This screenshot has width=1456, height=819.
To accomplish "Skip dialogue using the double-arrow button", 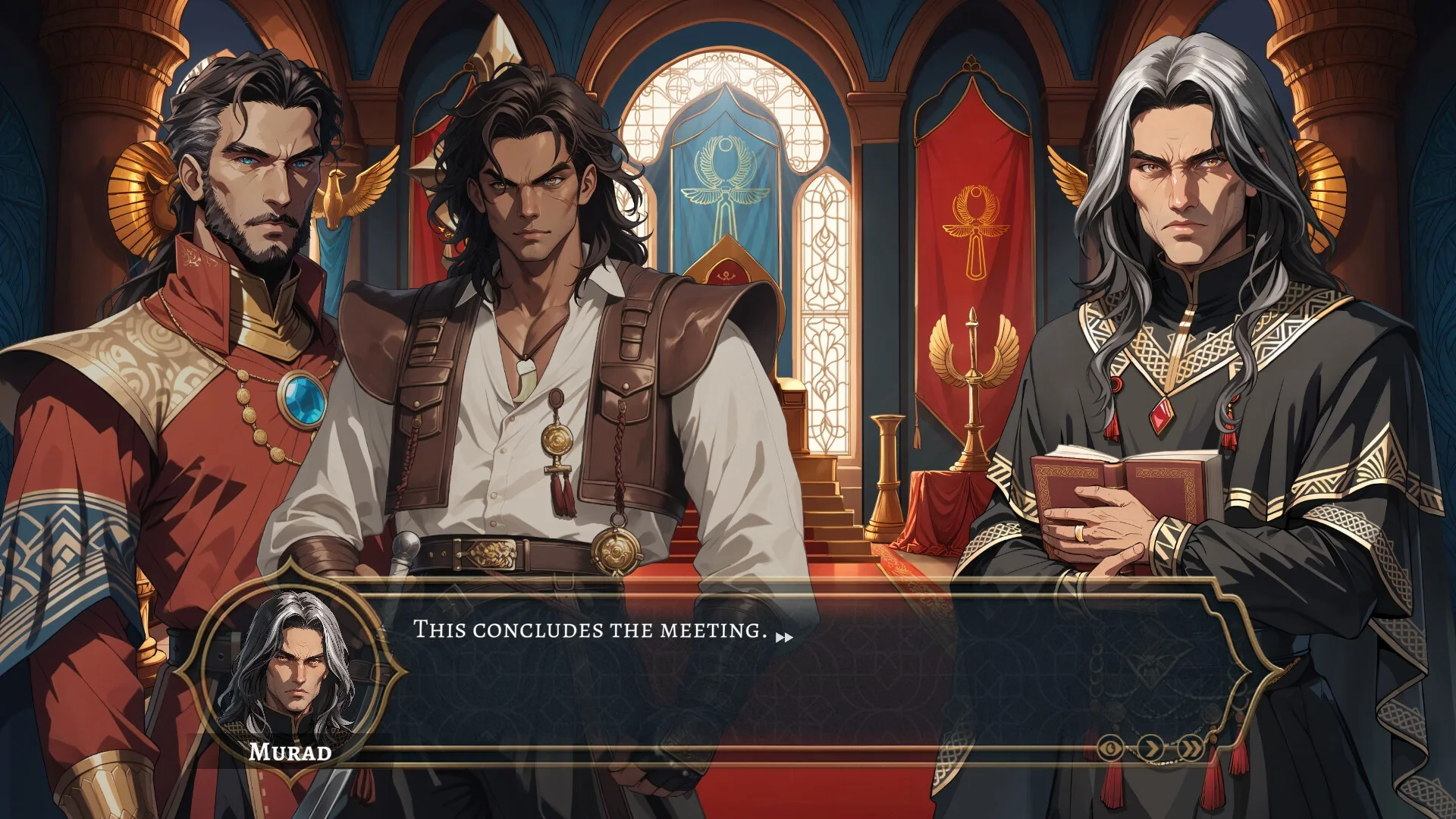I will (x=1192, y=749).
